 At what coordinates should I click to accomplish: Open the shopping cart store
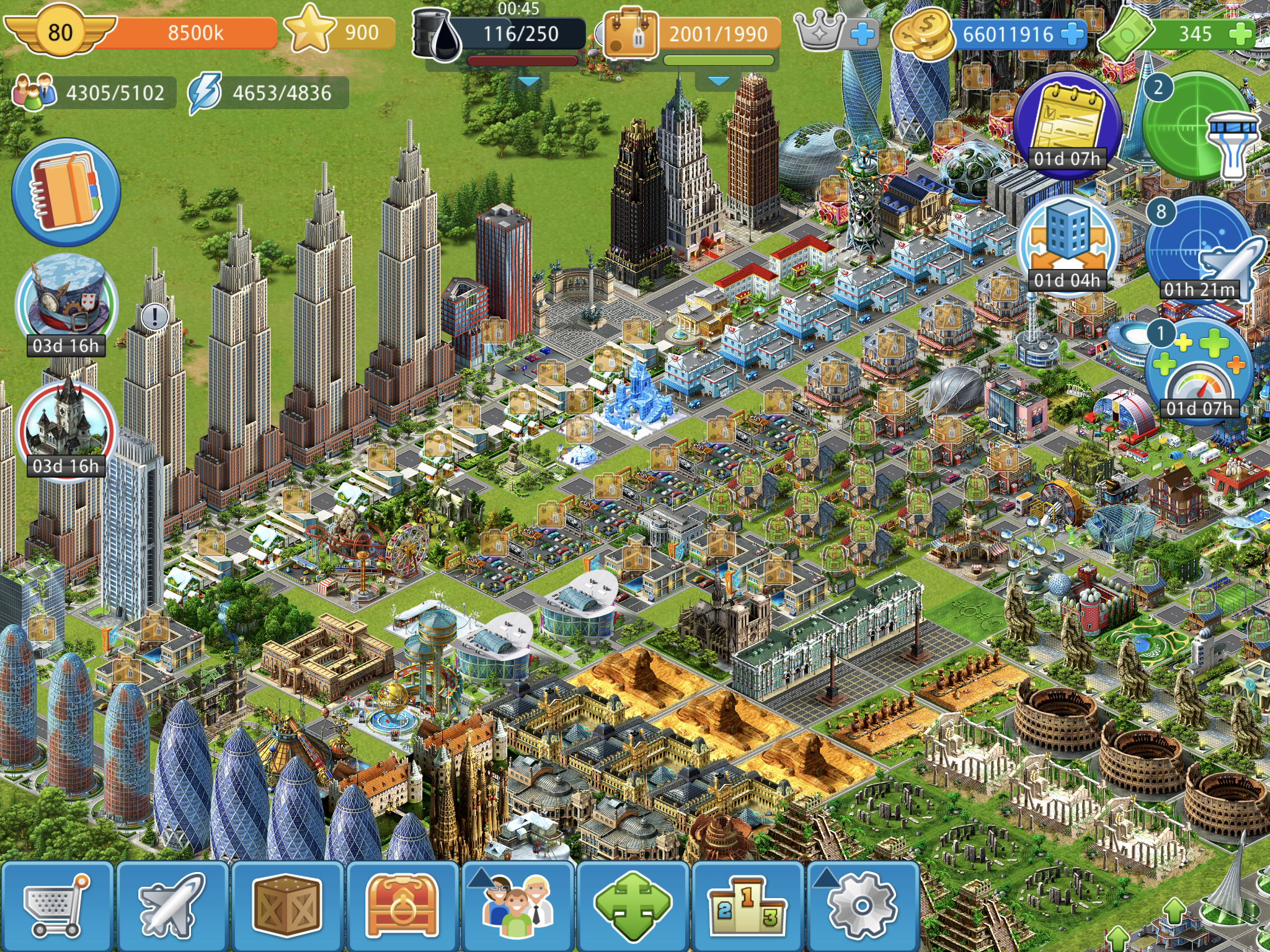click(57, 906)
